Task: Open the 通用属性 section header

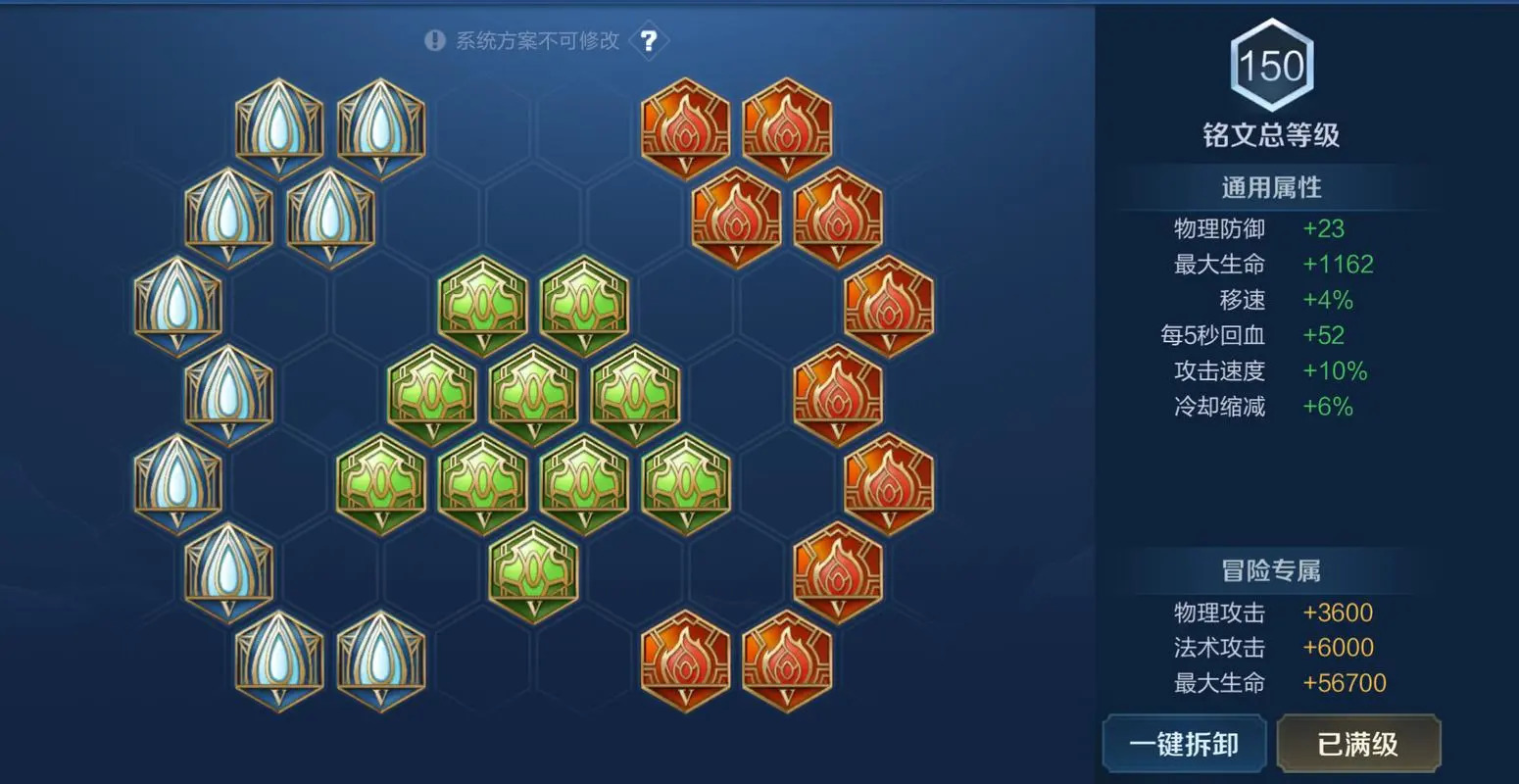Action: [1270, 187]
